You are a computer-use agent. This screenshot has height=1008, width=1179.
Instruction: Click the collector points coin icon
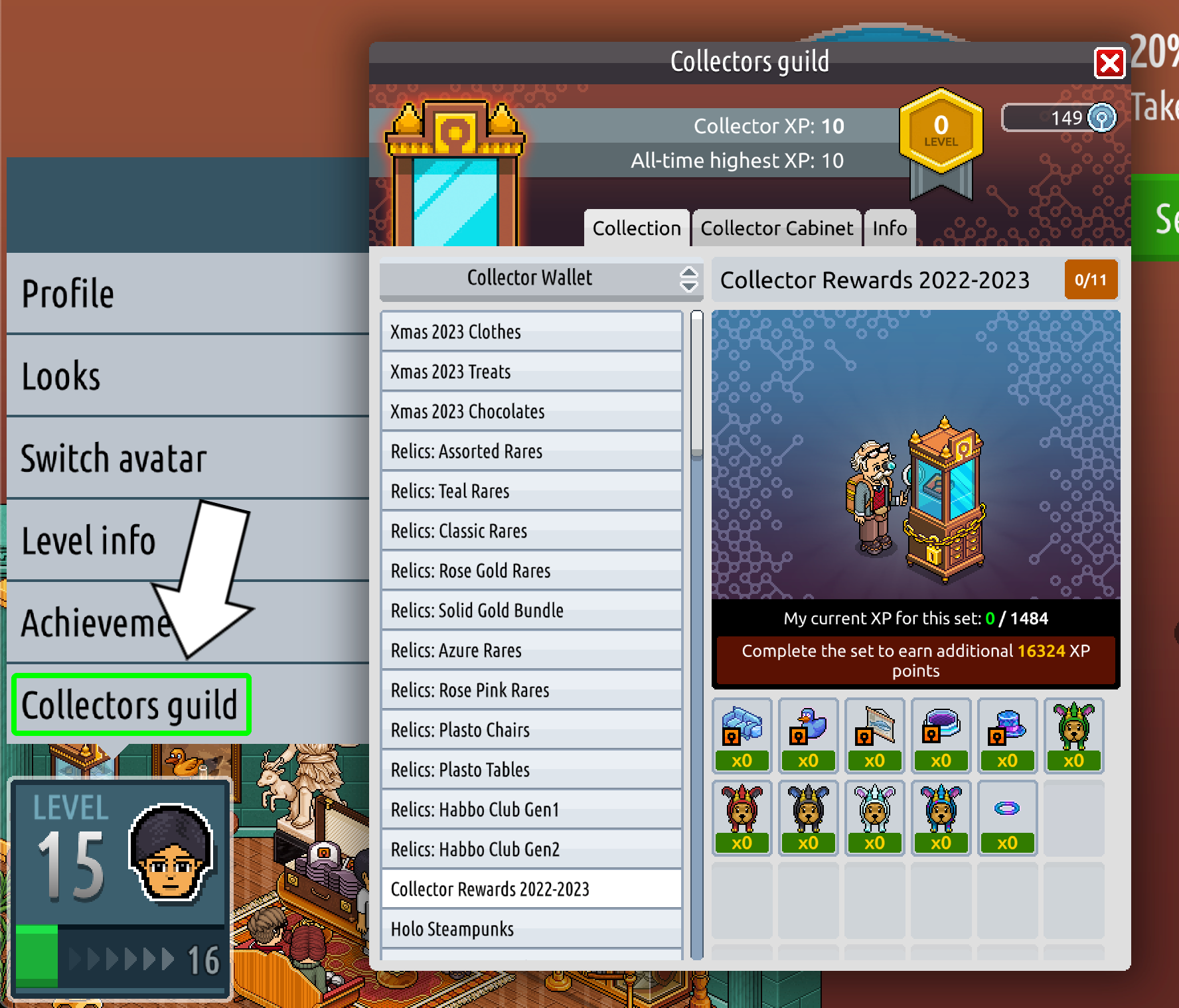[1103, 117]
